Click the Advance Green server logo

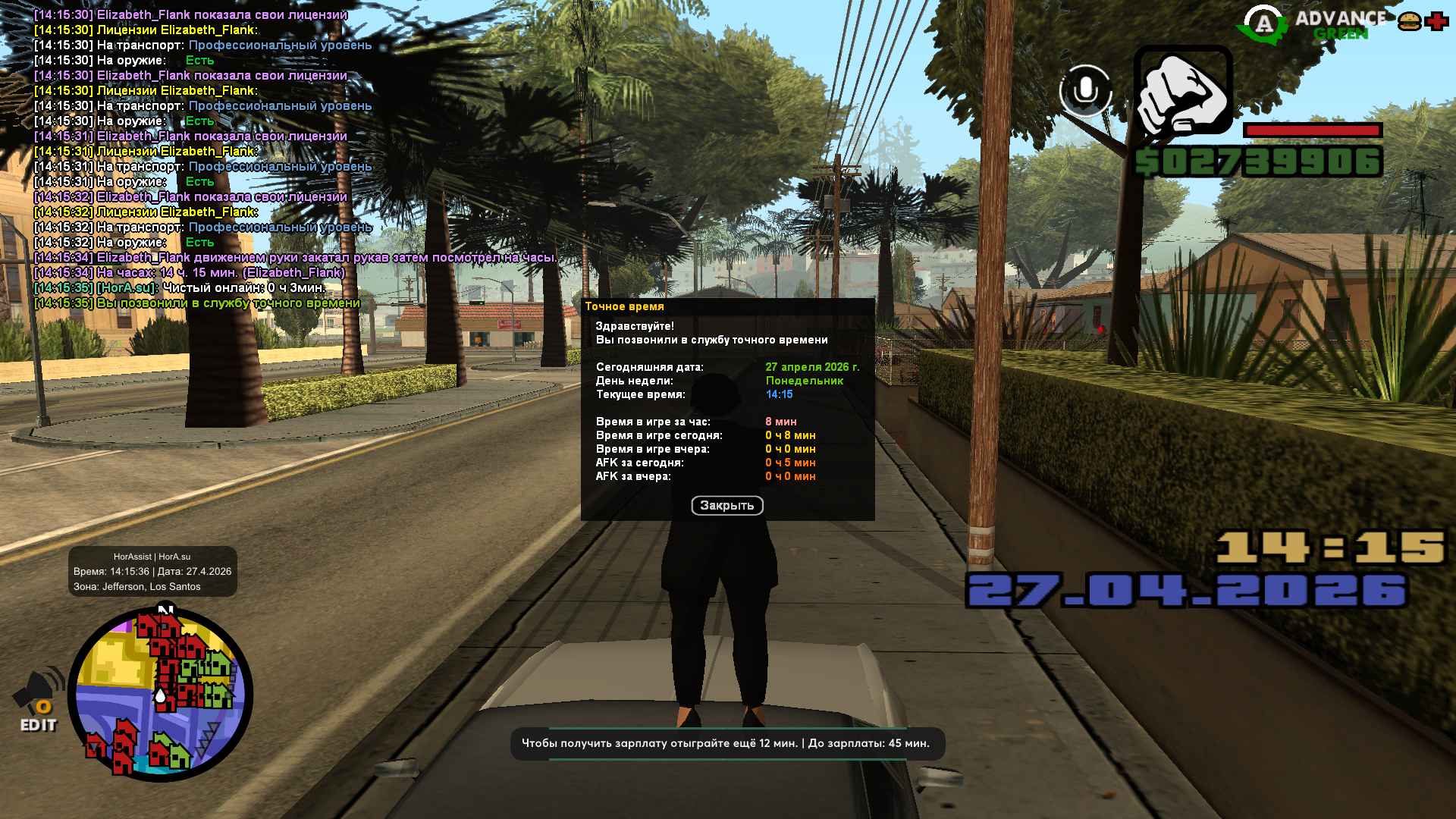click(x=1312, y=24)
